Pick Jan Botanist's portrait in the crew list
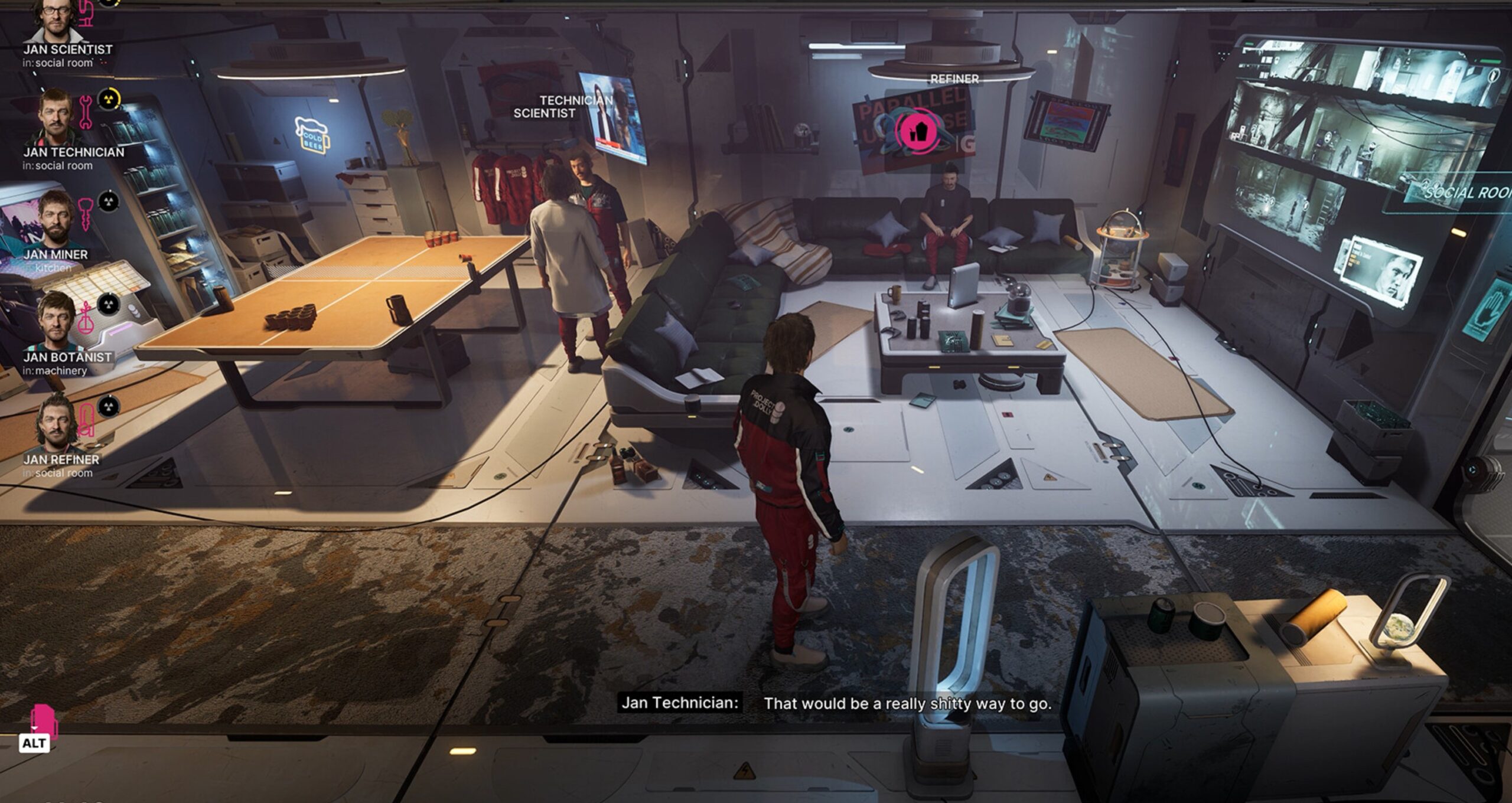The image size is (1512, 803). (57, 320)
